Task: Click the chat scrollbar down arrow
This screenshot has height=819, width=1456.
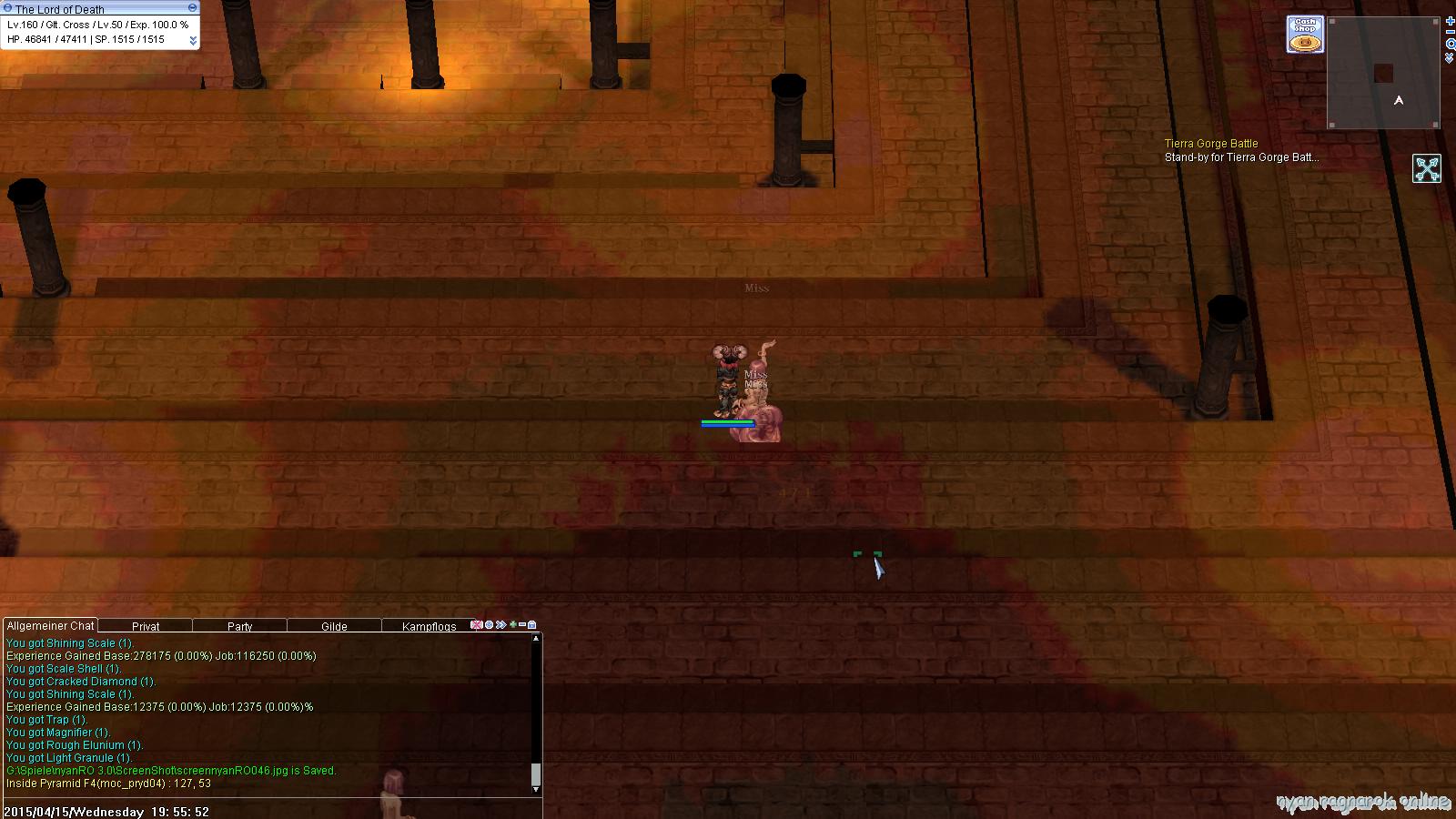Action: (536, 789)
